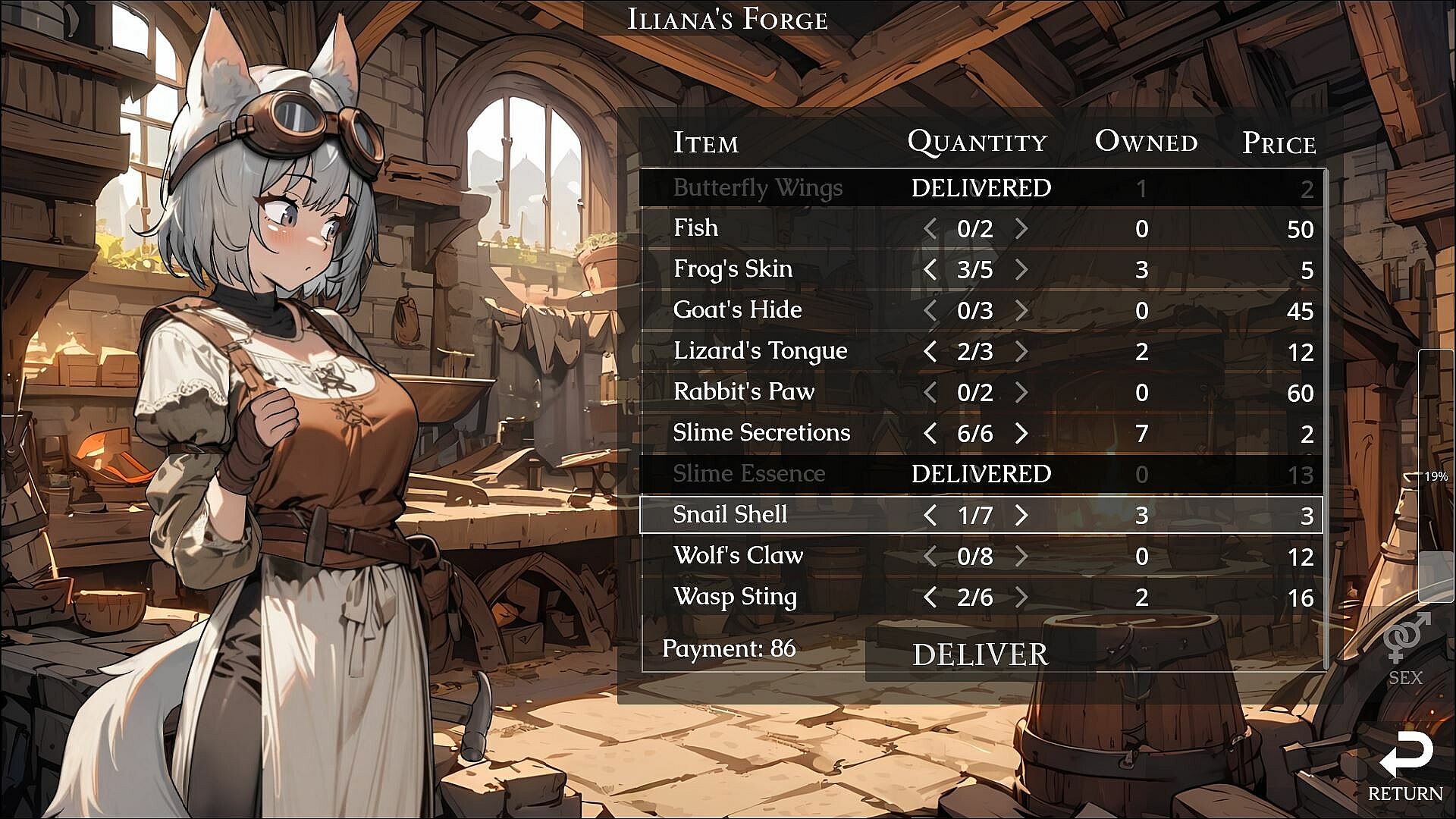
Task: Open the Sex option icon
Action: point(1405,648)
